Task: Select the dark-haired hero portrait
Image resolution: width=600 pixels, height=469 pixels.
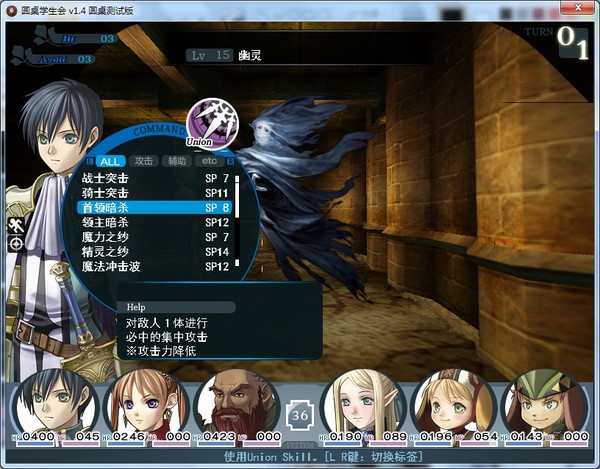Action: pyautogui.click(x=56, y=403)
